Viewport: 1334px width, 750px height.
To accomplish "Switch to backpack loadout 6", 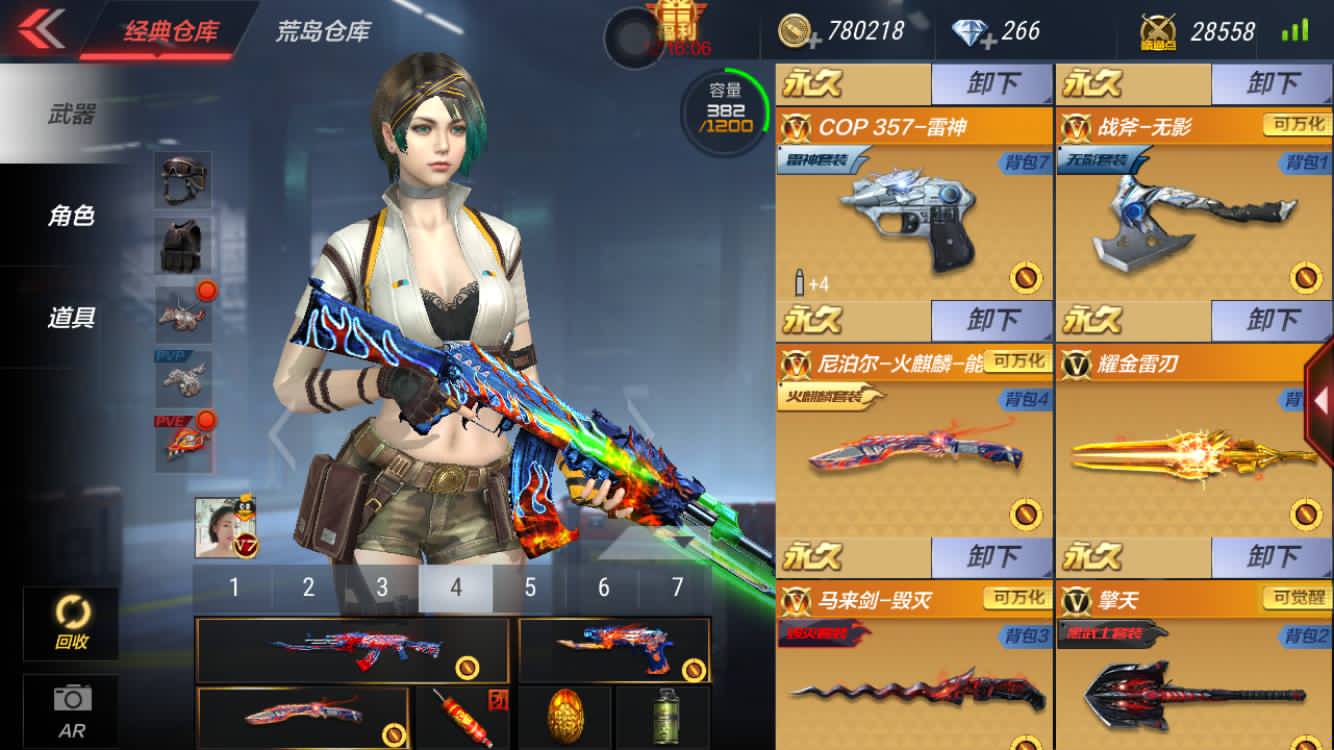I will (603, 587).
